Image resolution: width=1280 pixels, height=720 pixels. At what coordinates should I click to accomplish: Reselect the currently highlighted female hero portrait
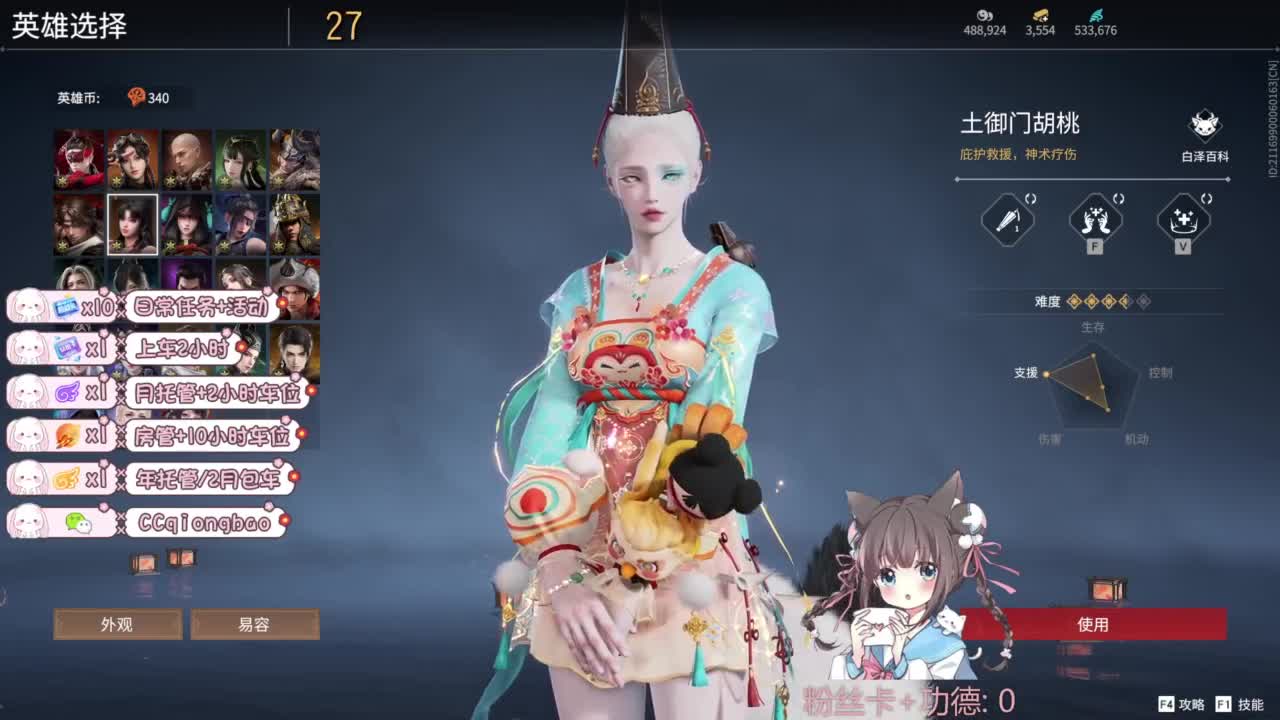point(132,225)
